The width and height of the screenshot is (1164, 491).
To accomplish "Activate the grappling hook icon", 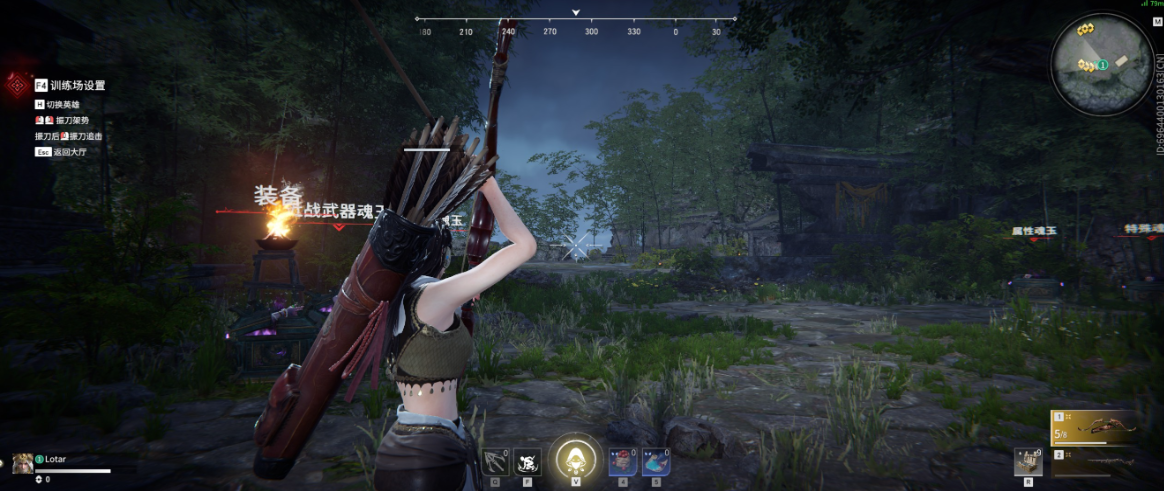I will (495, 461).
